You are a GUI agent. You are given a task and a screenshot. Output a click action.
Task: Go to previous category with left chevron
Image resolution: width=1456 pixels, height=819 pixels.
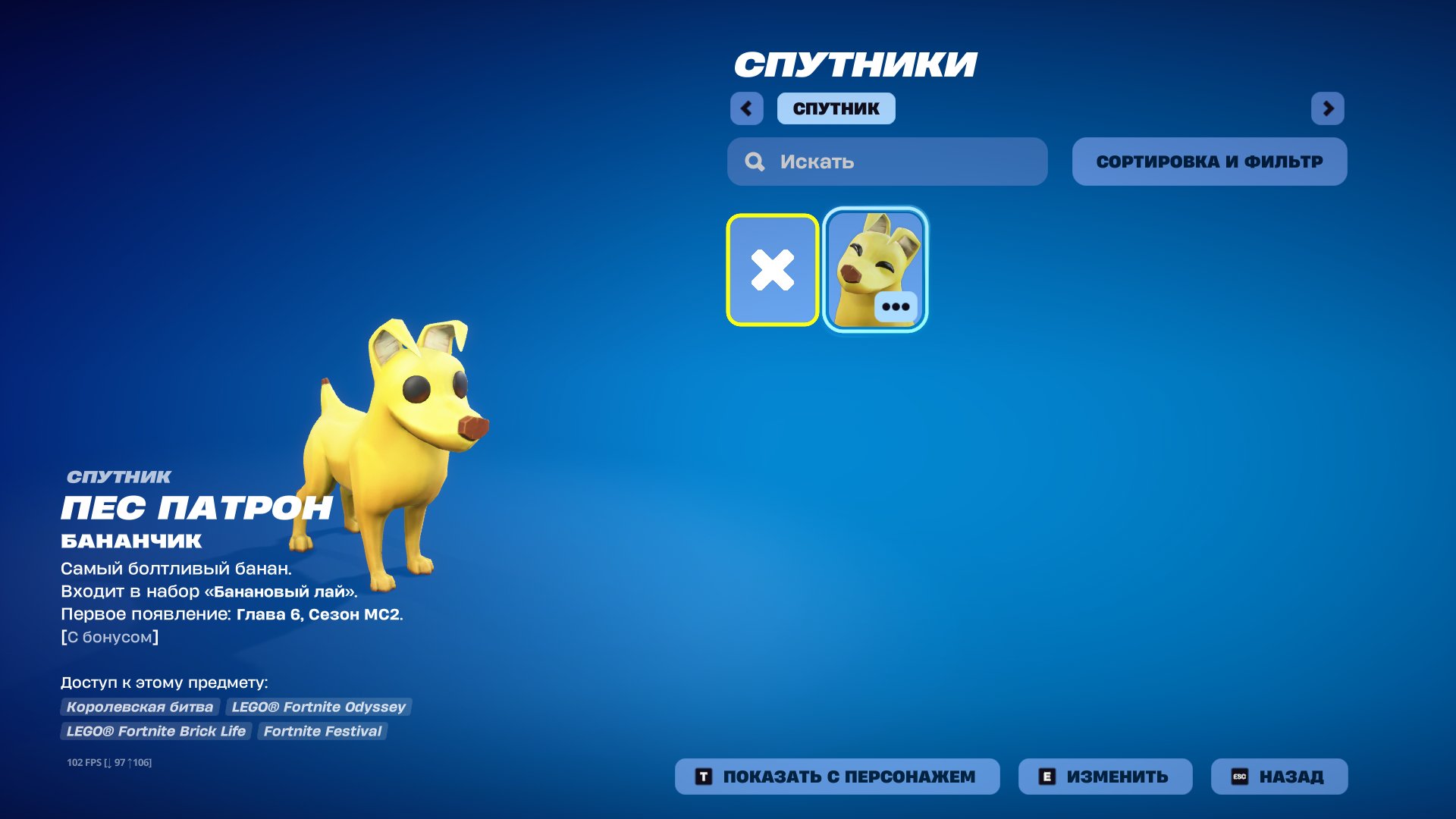click(748, 108)
